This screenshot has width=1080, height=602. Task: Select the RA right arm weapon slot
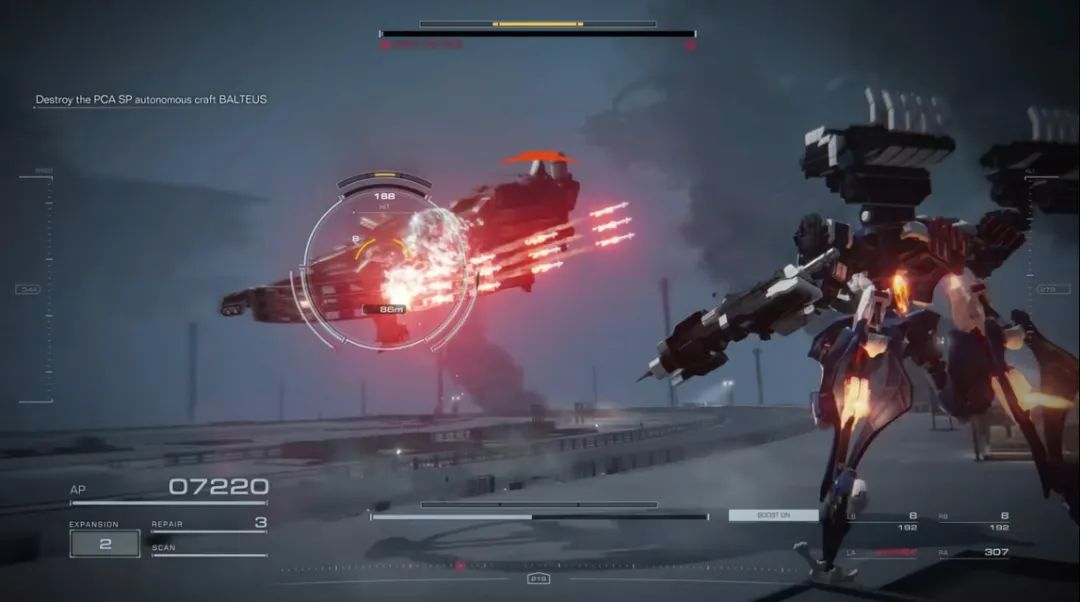click(x=974, y=552)
